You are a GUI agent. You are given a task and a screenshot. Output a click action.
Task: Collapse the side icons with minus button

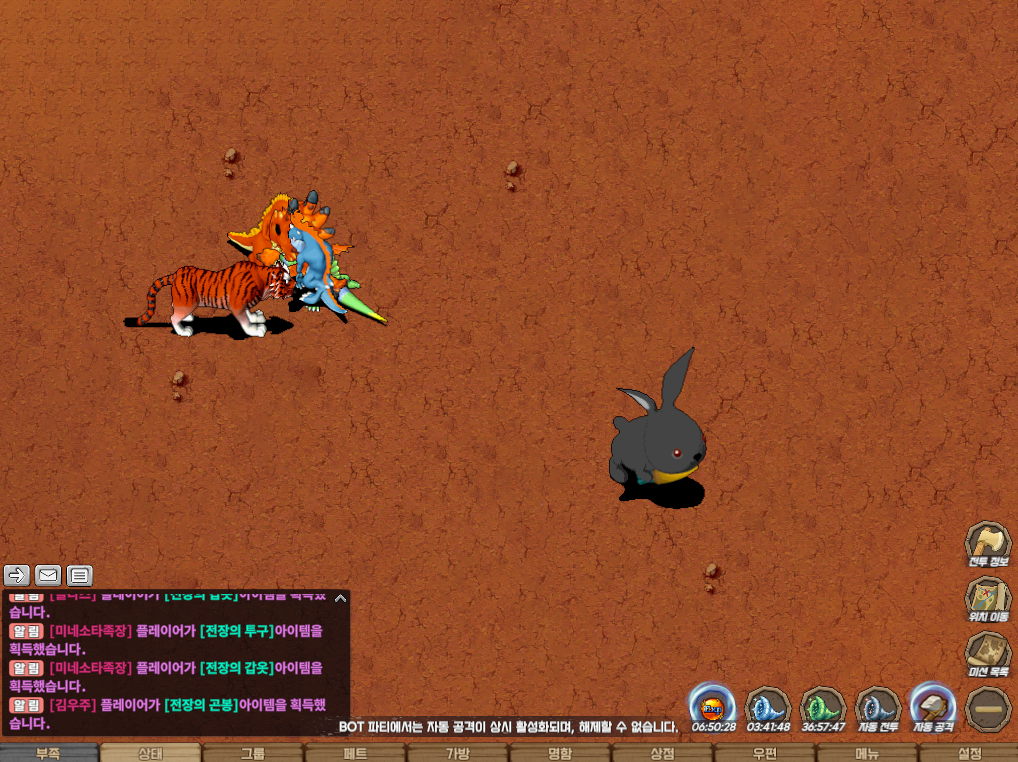coord(988,709)
